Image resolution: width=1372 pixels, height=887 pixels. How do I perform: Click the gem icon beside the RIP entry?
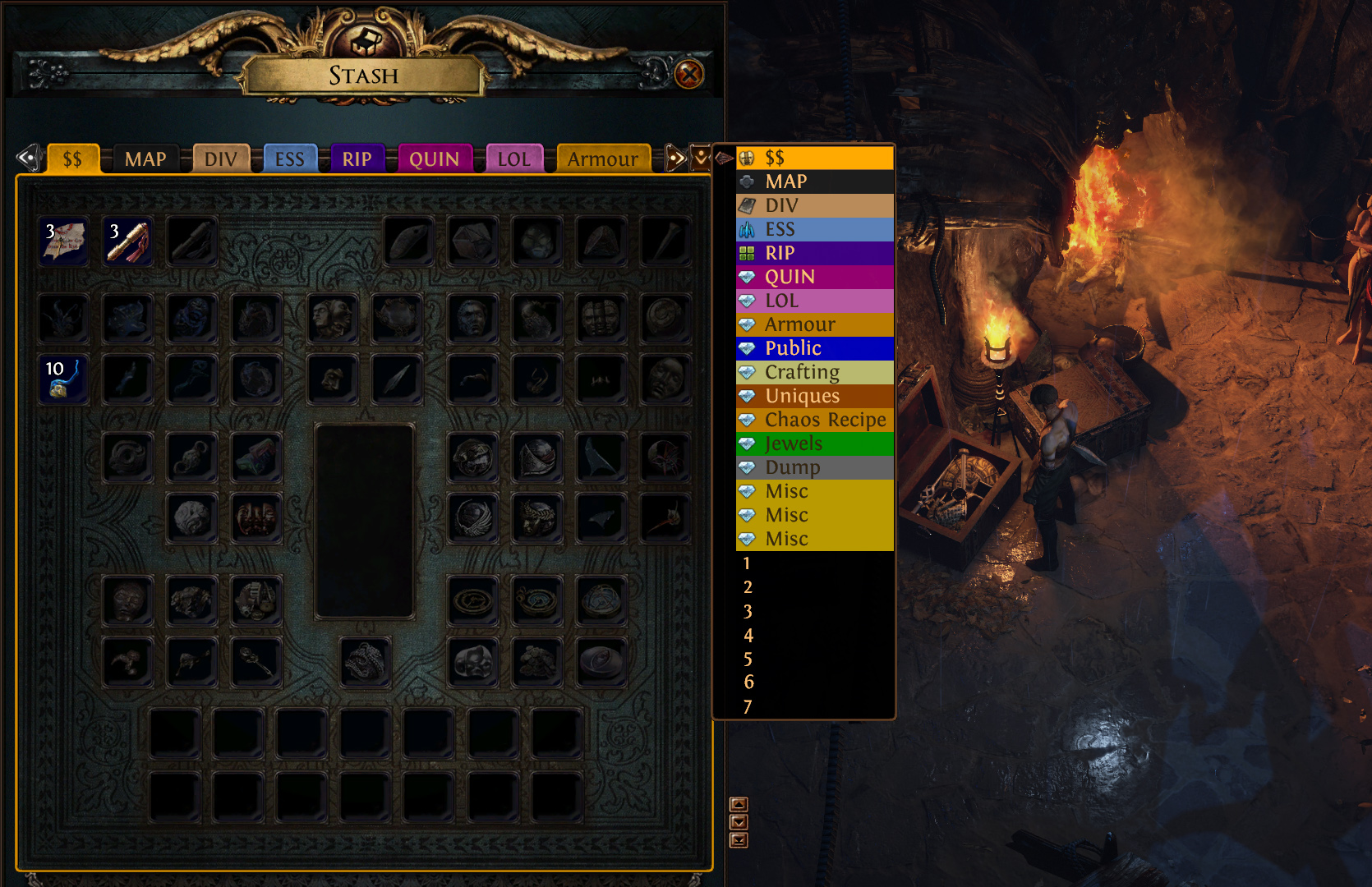[x=748, y=253]
